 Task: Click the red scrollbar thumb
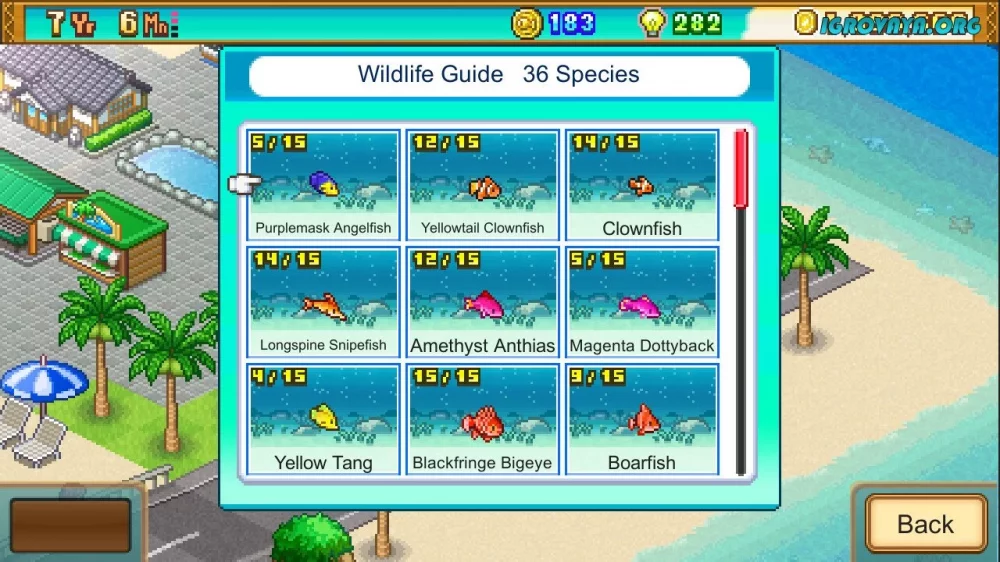[x=741, y=168]
